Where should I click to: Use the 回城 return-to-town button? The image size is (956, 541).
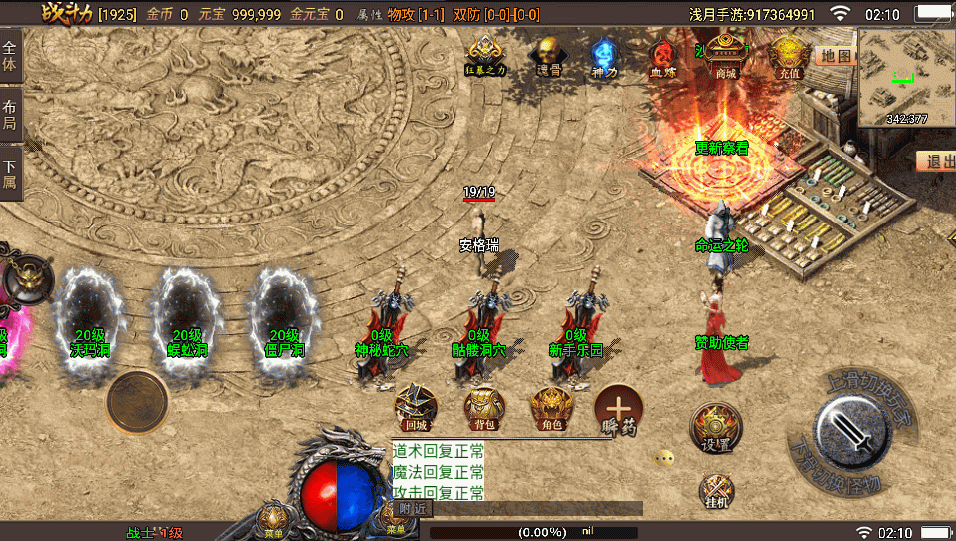coord(415,408)
